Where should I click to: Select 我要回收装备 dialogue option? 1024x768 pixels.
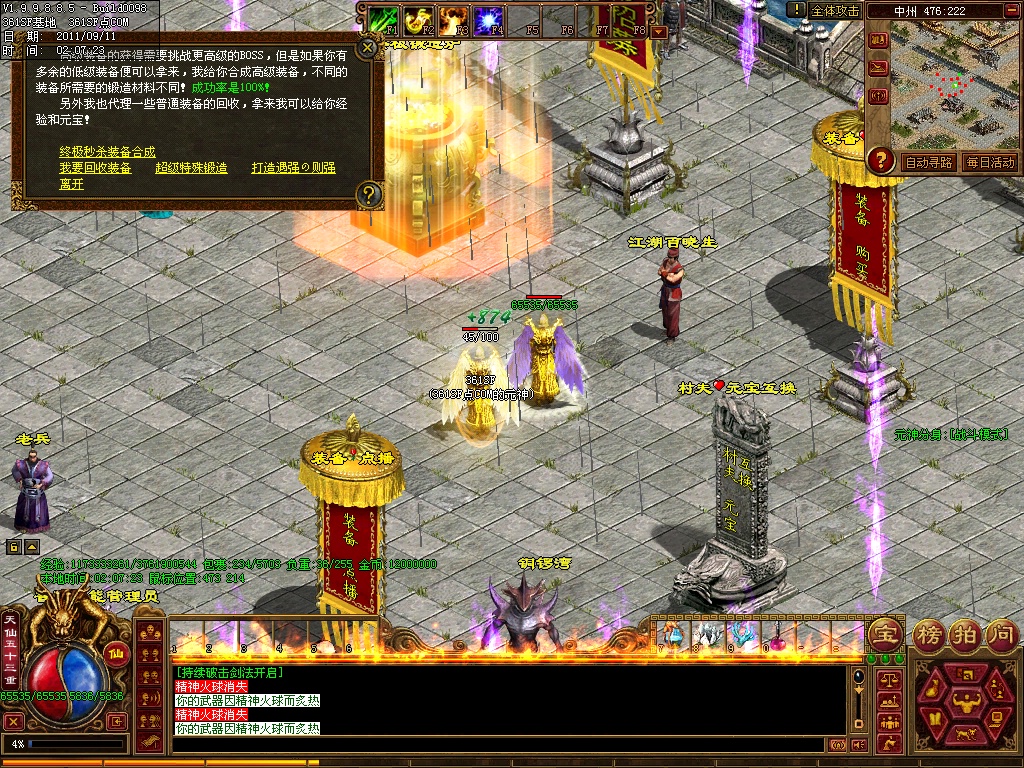pos(95,168)
